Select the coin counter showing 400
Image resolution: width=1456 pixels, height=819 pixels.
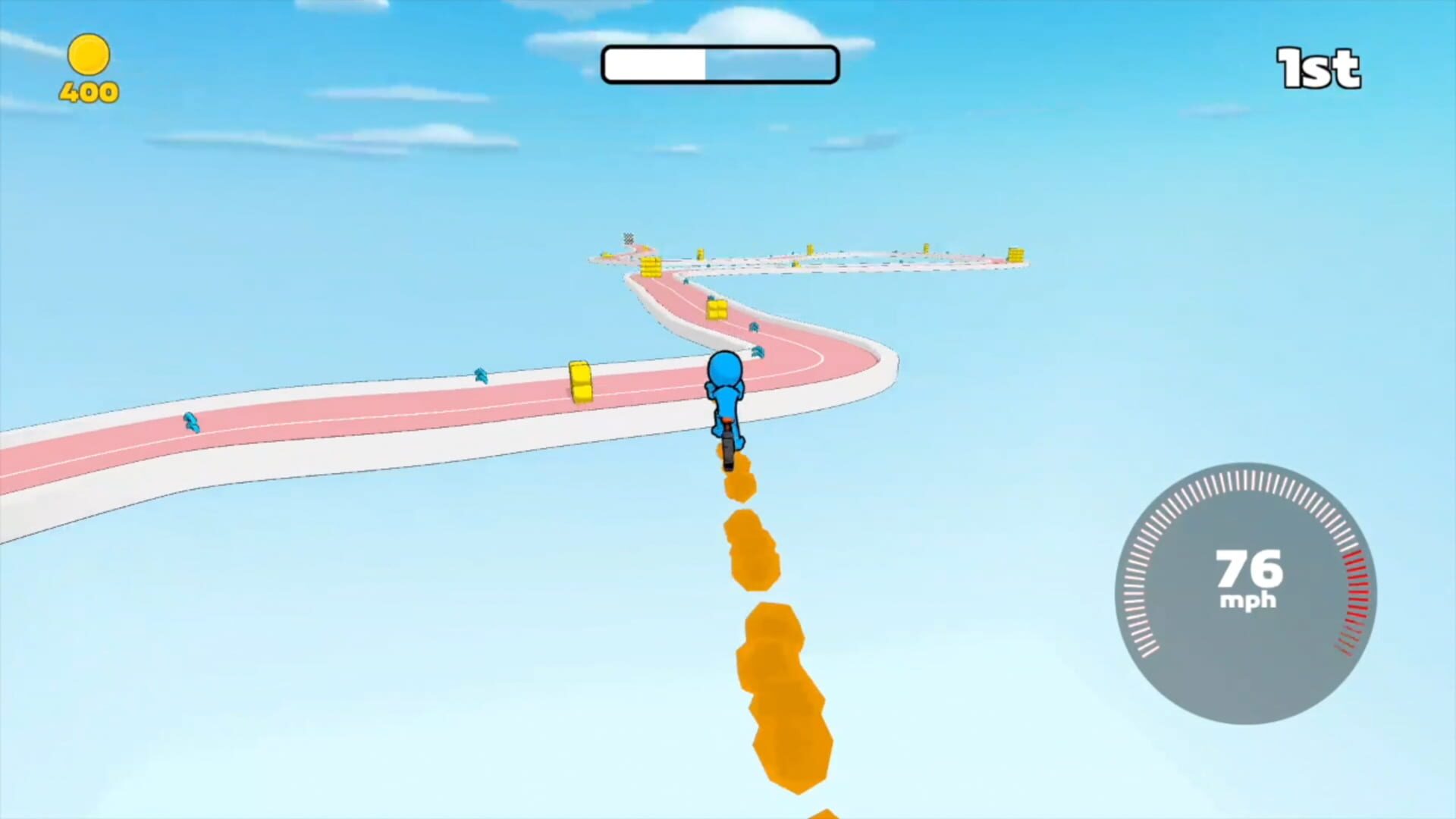[x=89, y=93]
